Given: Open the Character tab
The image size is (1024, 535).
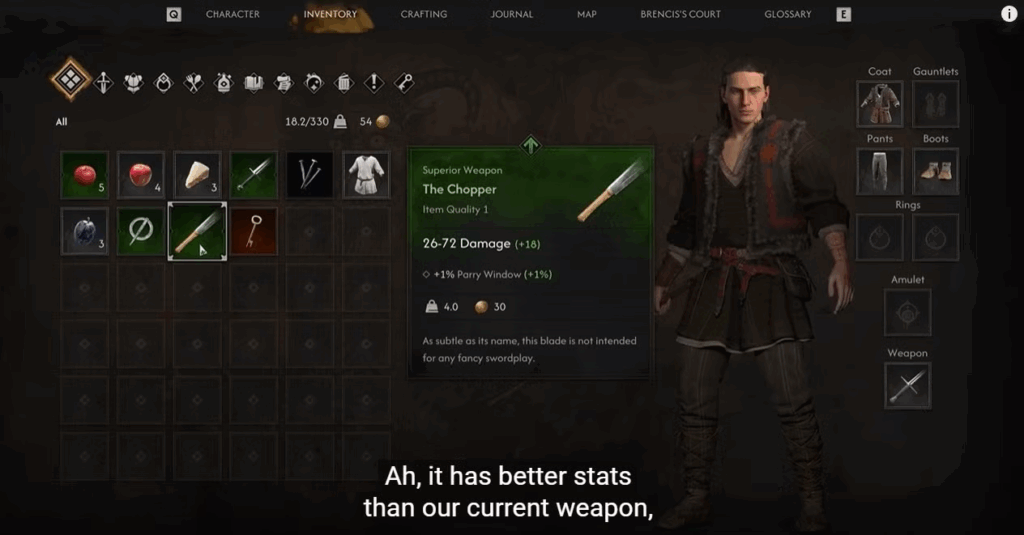Looking at the screenshot, I should pos(232,14).
